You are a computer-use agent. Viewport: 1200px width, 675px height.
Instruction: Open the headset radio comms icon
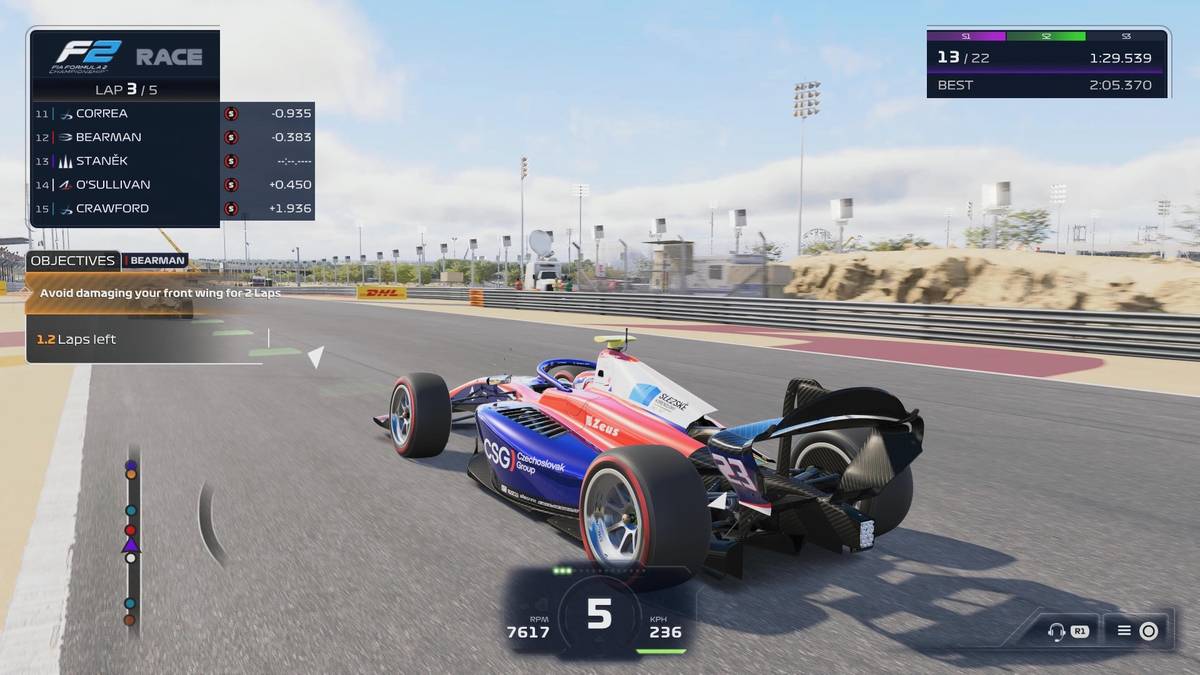1056,631
